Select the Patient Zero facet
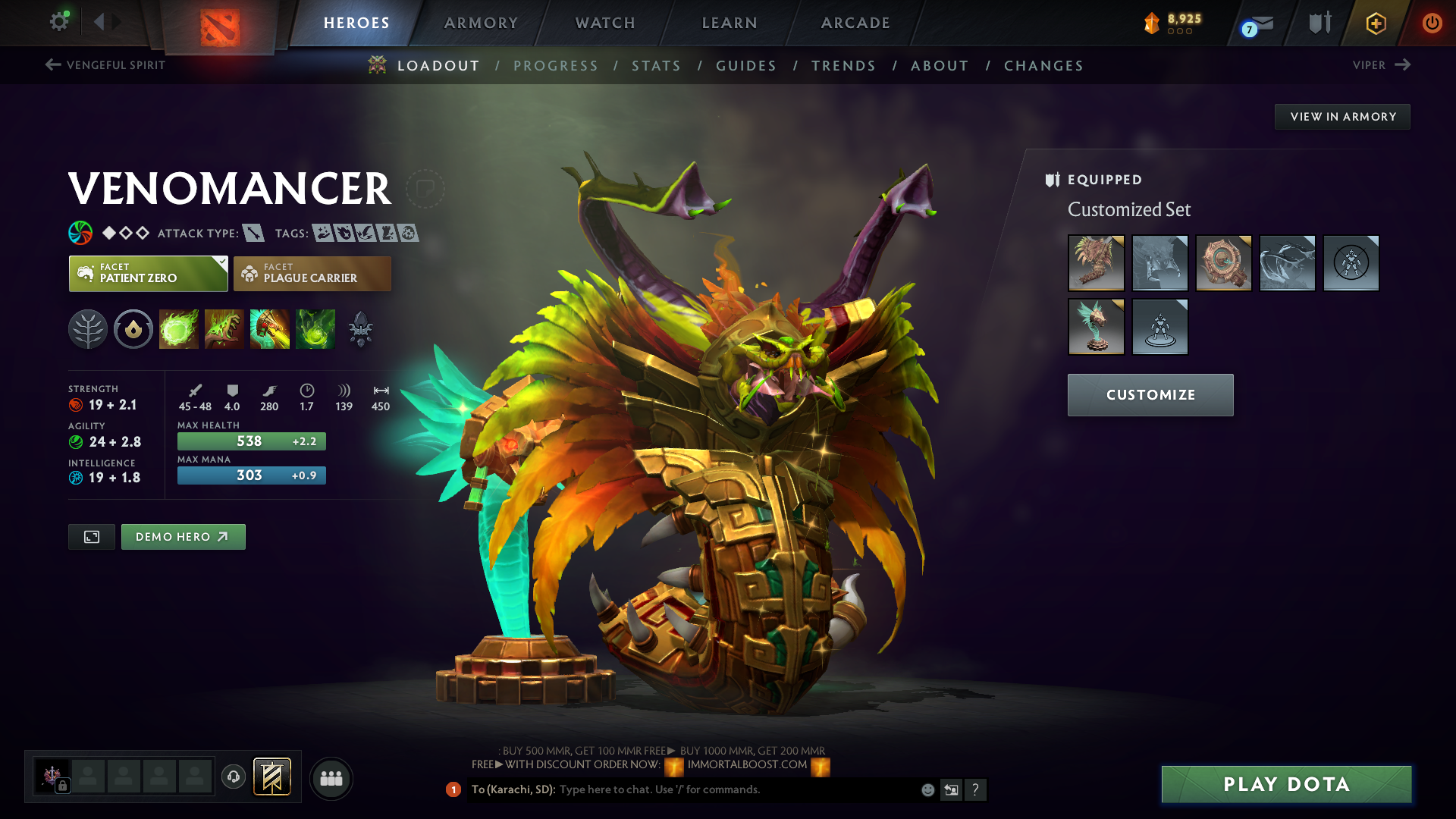This screenshot has height=819, width=1456. tap(149, 274)
